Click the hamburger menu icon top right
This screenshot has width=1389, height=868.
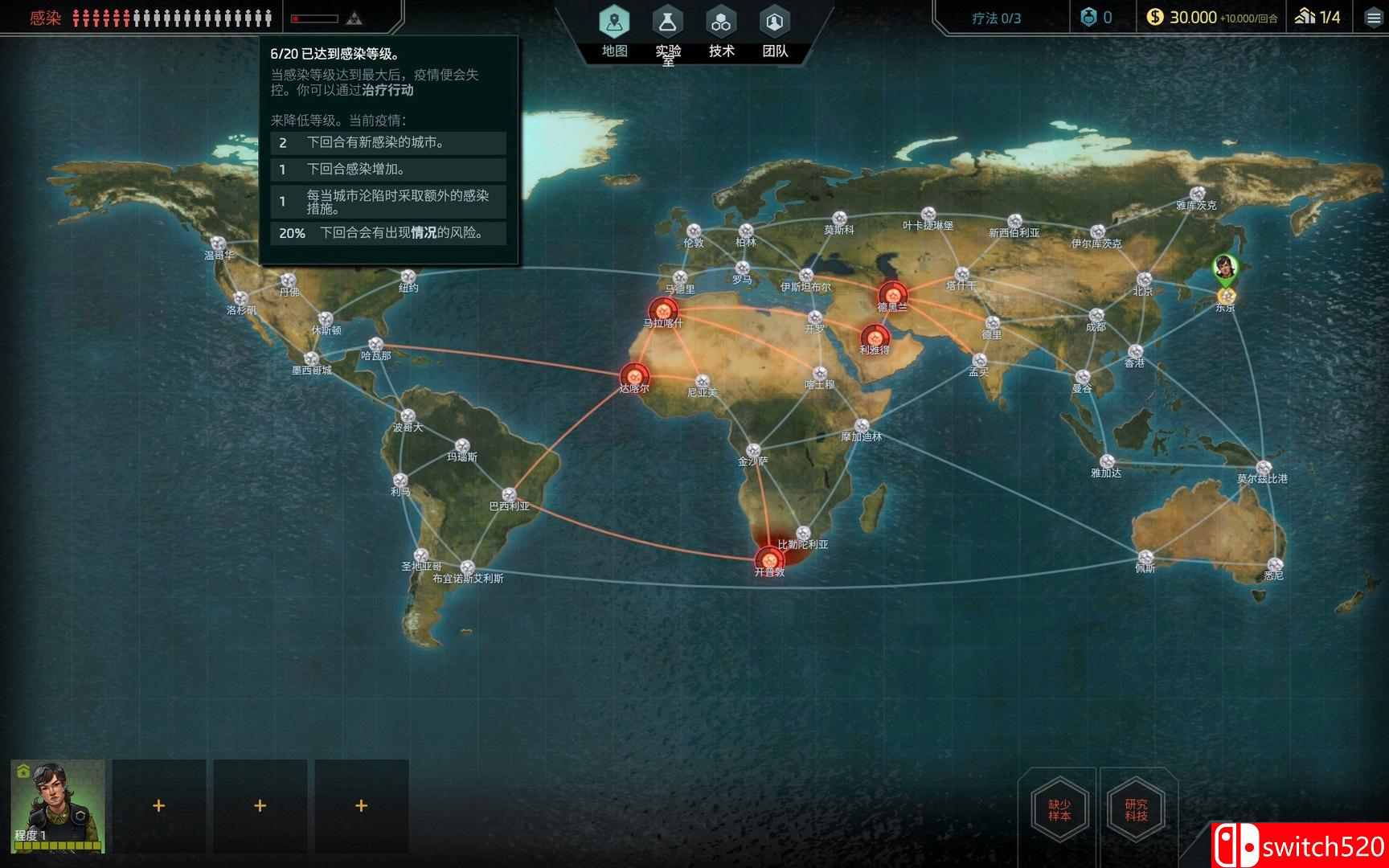point(1371,17)
